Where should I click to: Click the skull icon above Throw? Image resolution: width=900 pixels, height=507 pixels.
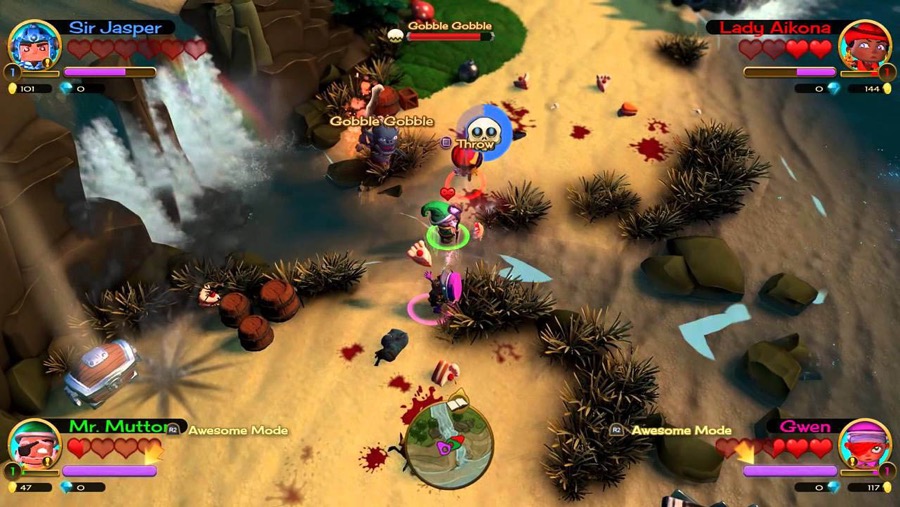(484, 129)
